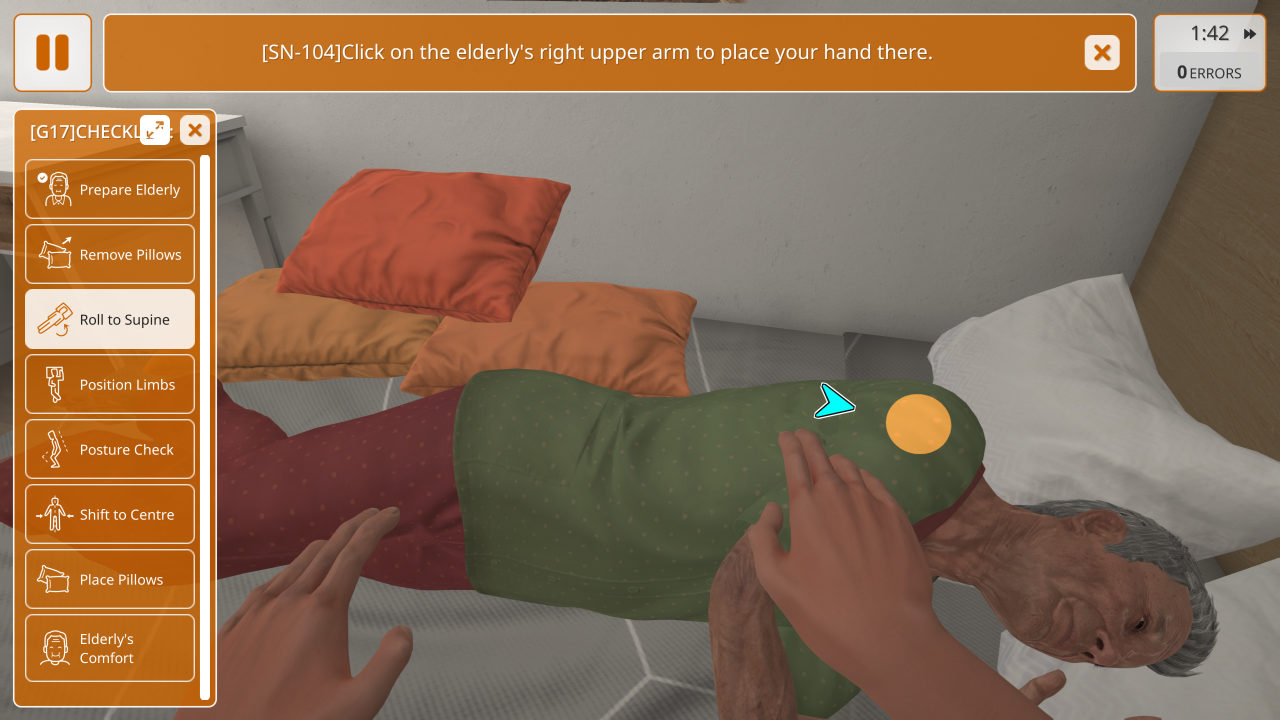Fast-forward using the double arrow button
The height and width of the screenshot is (720, 1280).
[x=1250, y=34]
